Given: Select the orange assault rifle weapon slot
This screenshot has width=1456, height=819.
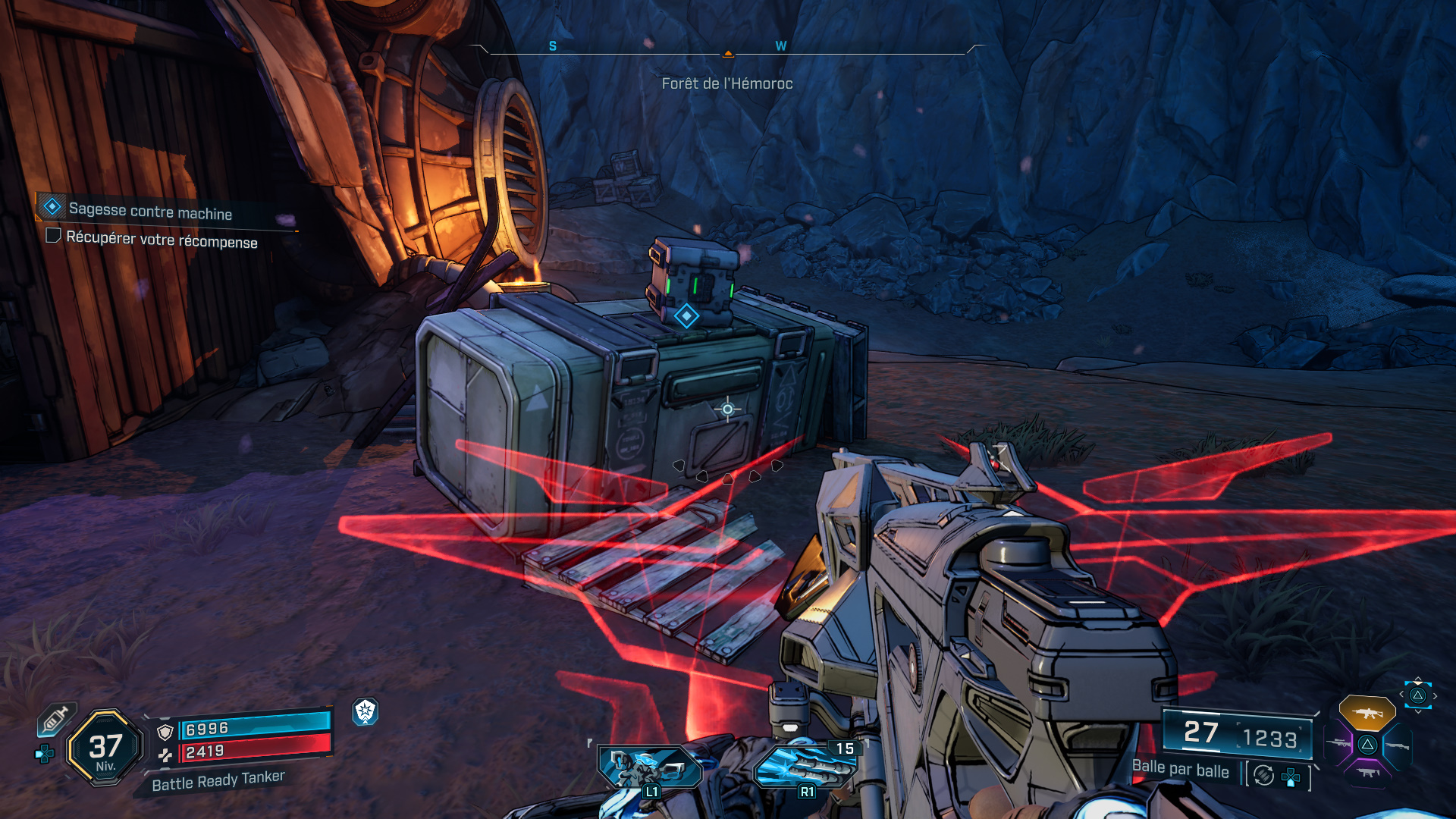Looking at the screenshot, I should click(1367, 713).
